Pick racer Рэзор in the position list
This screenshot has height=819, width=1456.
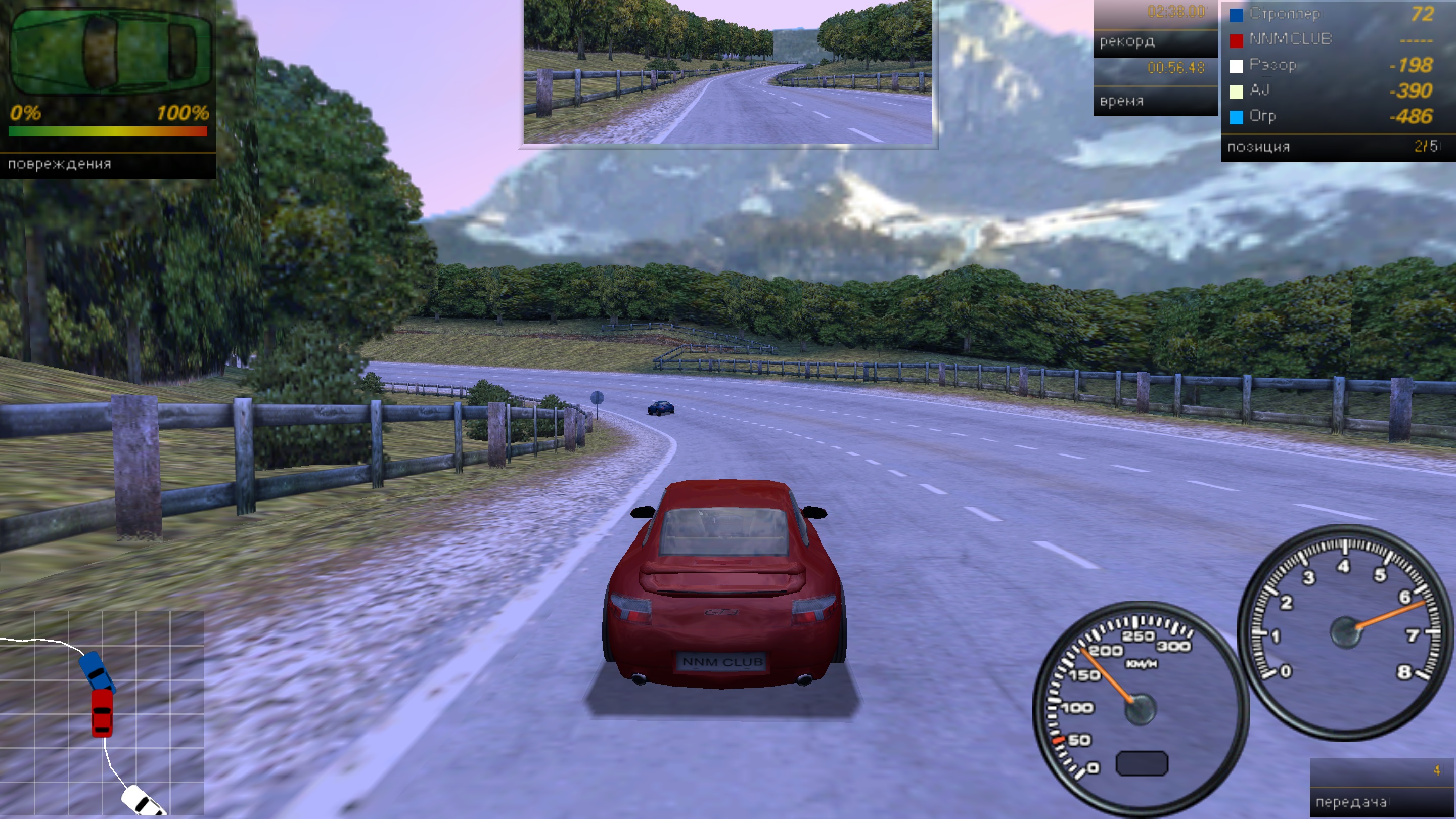tap(1332, 66)
